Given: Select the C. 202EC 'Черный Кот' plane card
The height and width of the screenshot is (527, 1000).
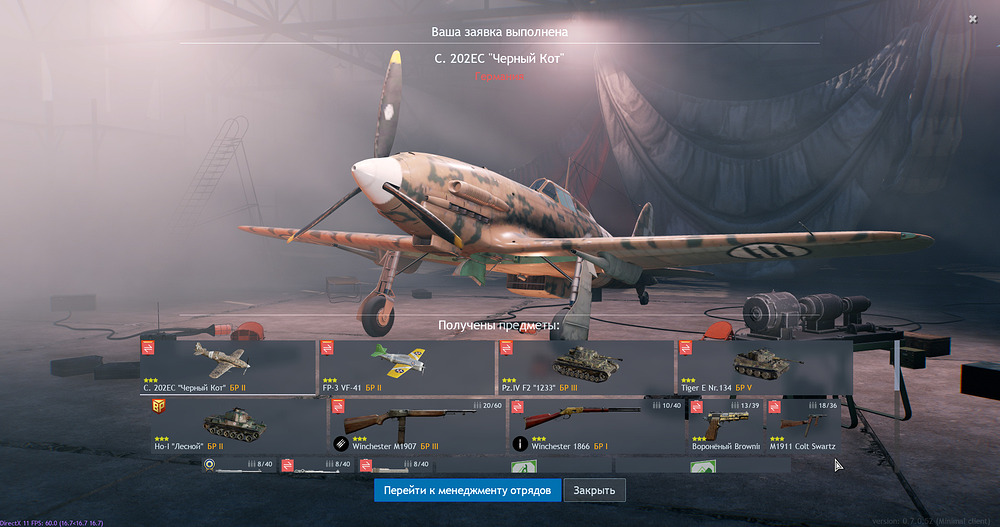Looking at the screenshot, I should tap(228, 366).
